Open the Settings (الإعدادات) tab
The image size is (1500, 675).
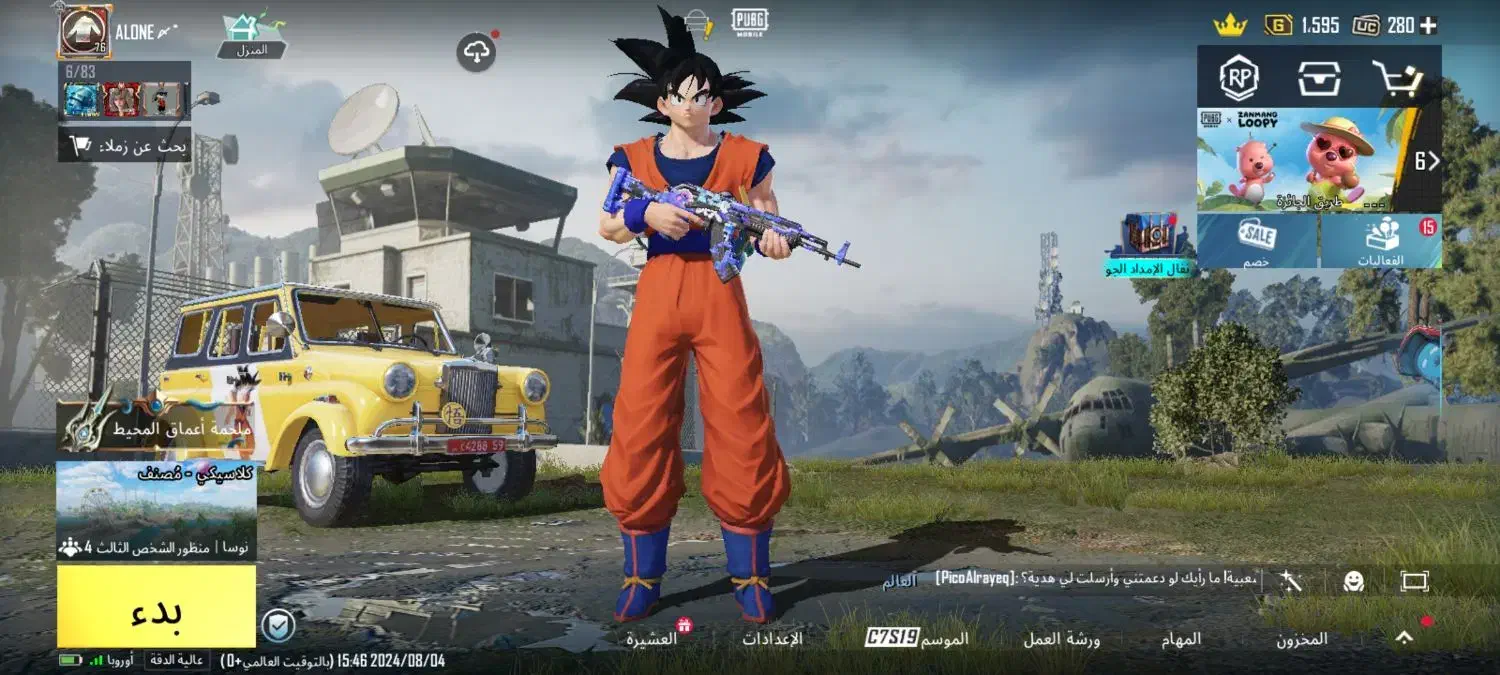tap(772, 638)
